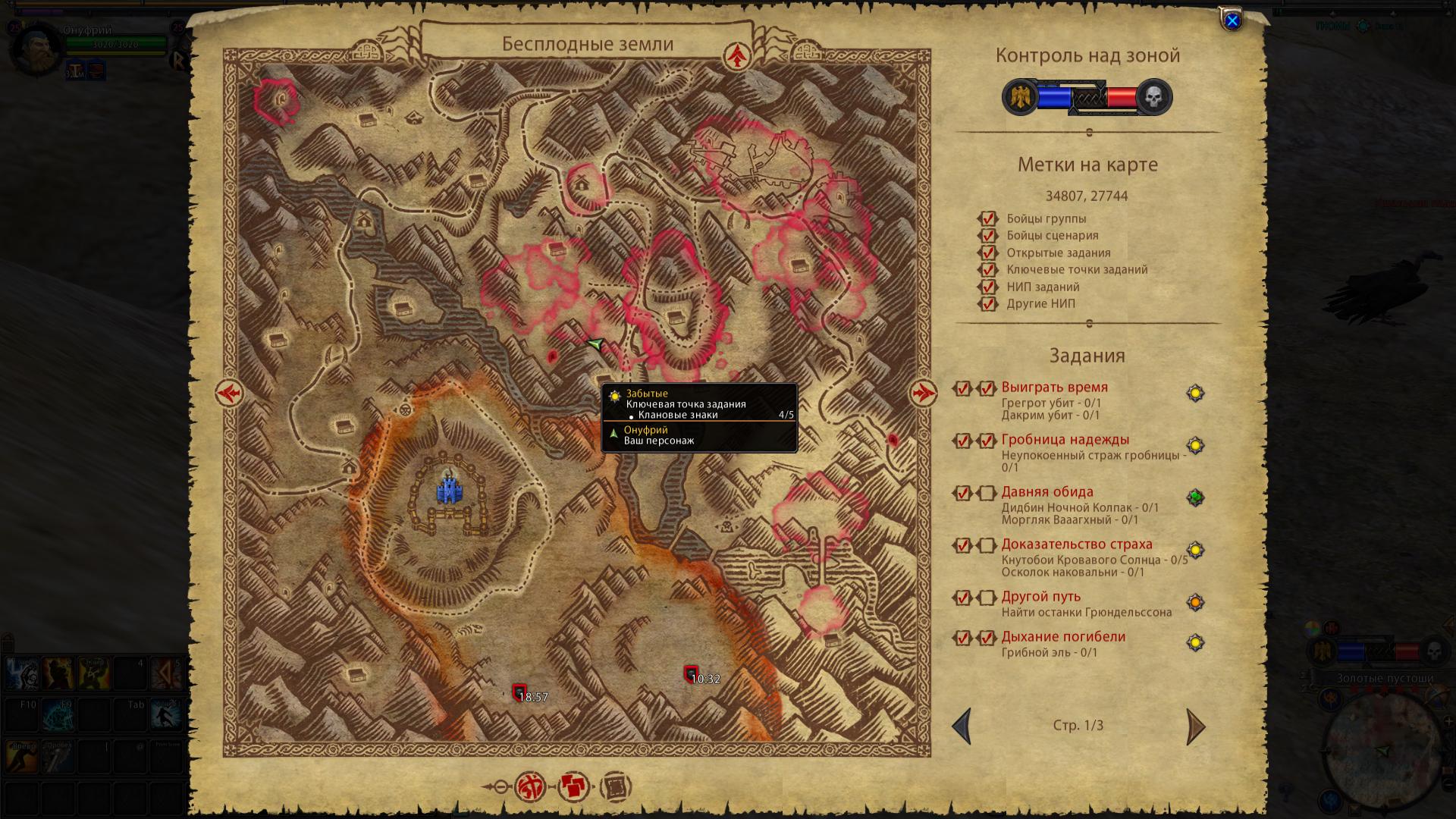Viewport: 1456px width, 819px height.
Task: Toggle the Другие НИП marker checkbox
Action: pyautogui.click(x=987, y=304)
